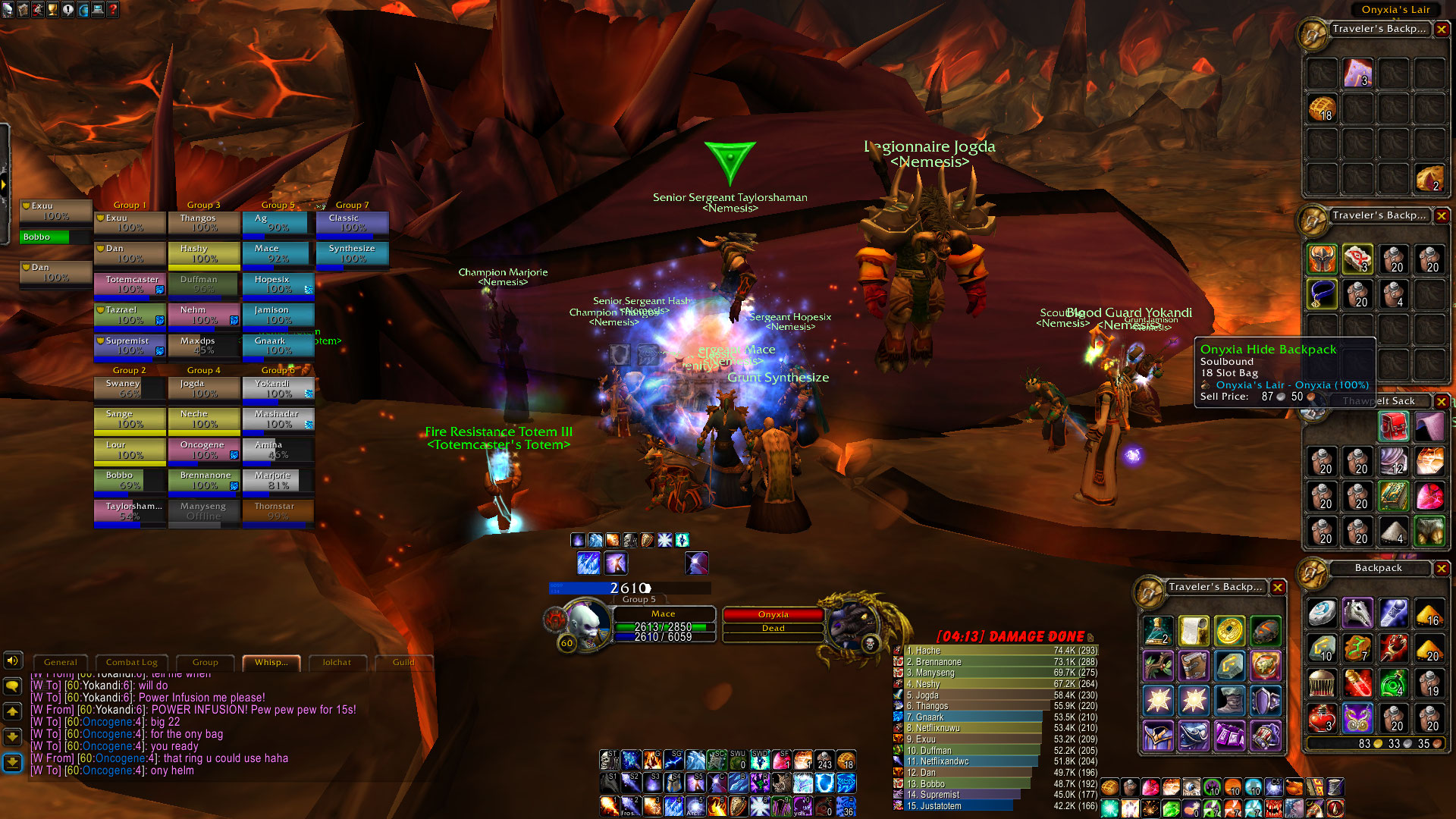Screen dimensions: 1456x819
Task: Open the red question mark help button
Action: (x=113, y=10)
